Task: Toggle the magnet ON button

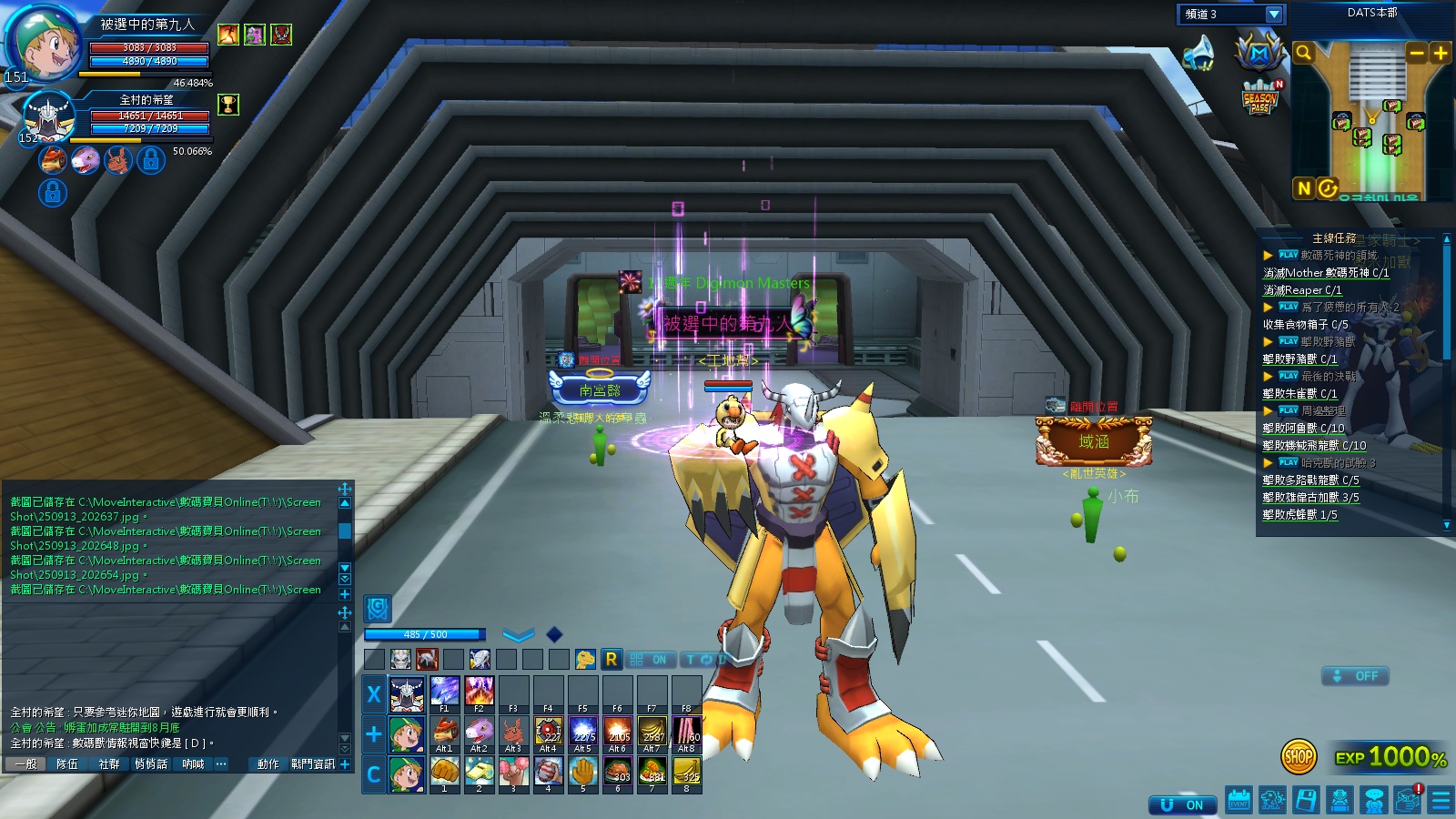Action: 1182,805
